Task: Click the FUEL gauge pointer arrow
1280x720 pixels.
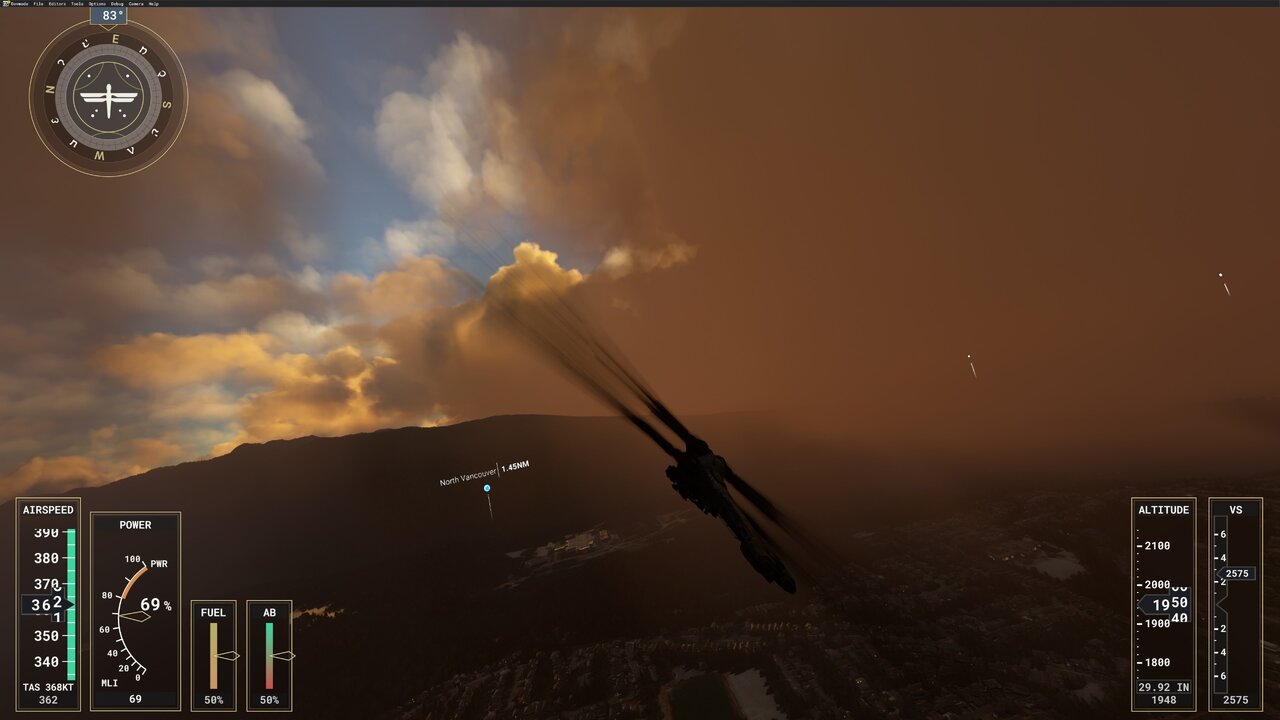Action: [231, 655]
